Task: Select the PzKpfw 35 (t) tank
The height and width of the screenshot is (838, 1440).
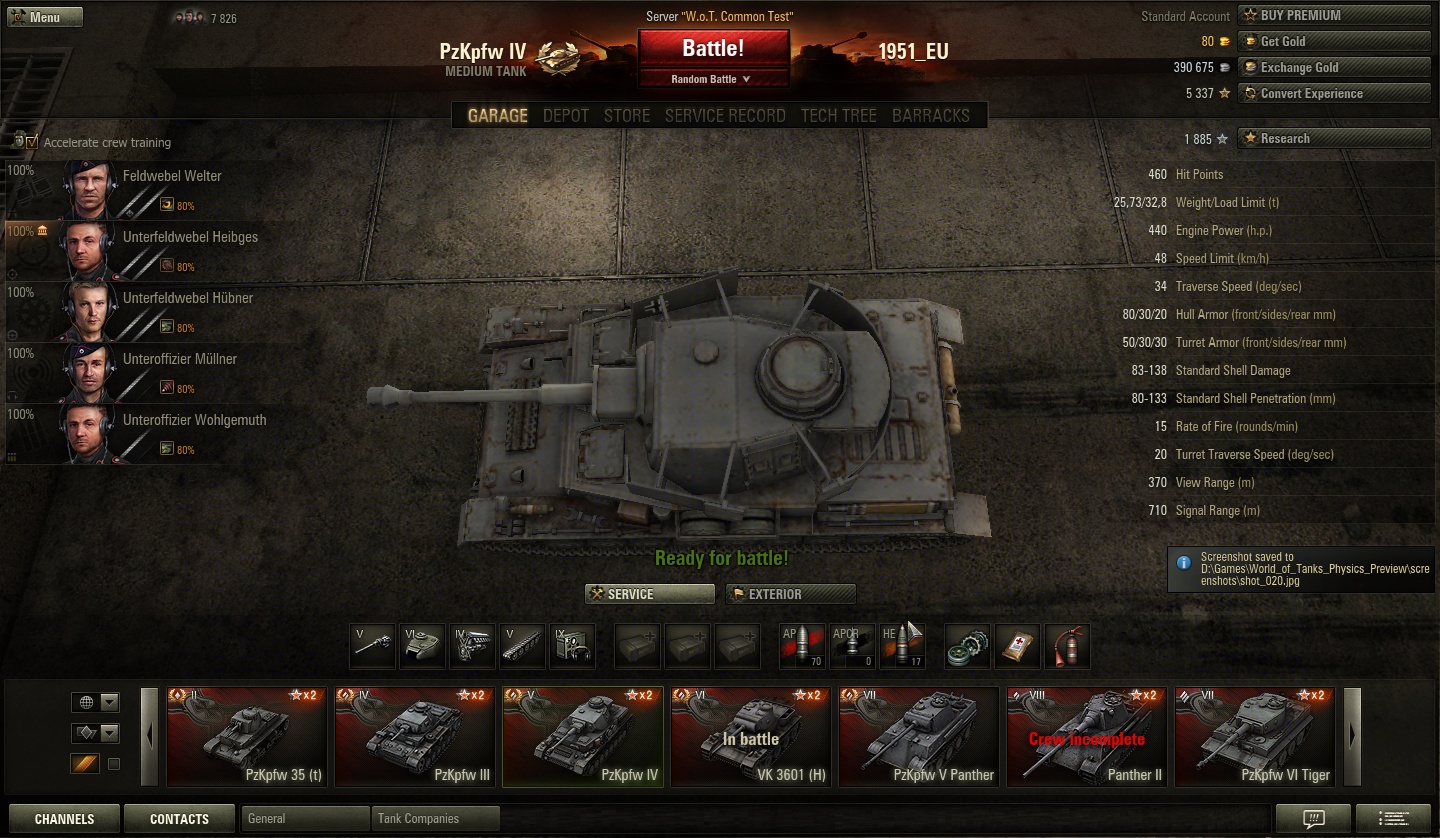Action: click(x=247, y=736)
